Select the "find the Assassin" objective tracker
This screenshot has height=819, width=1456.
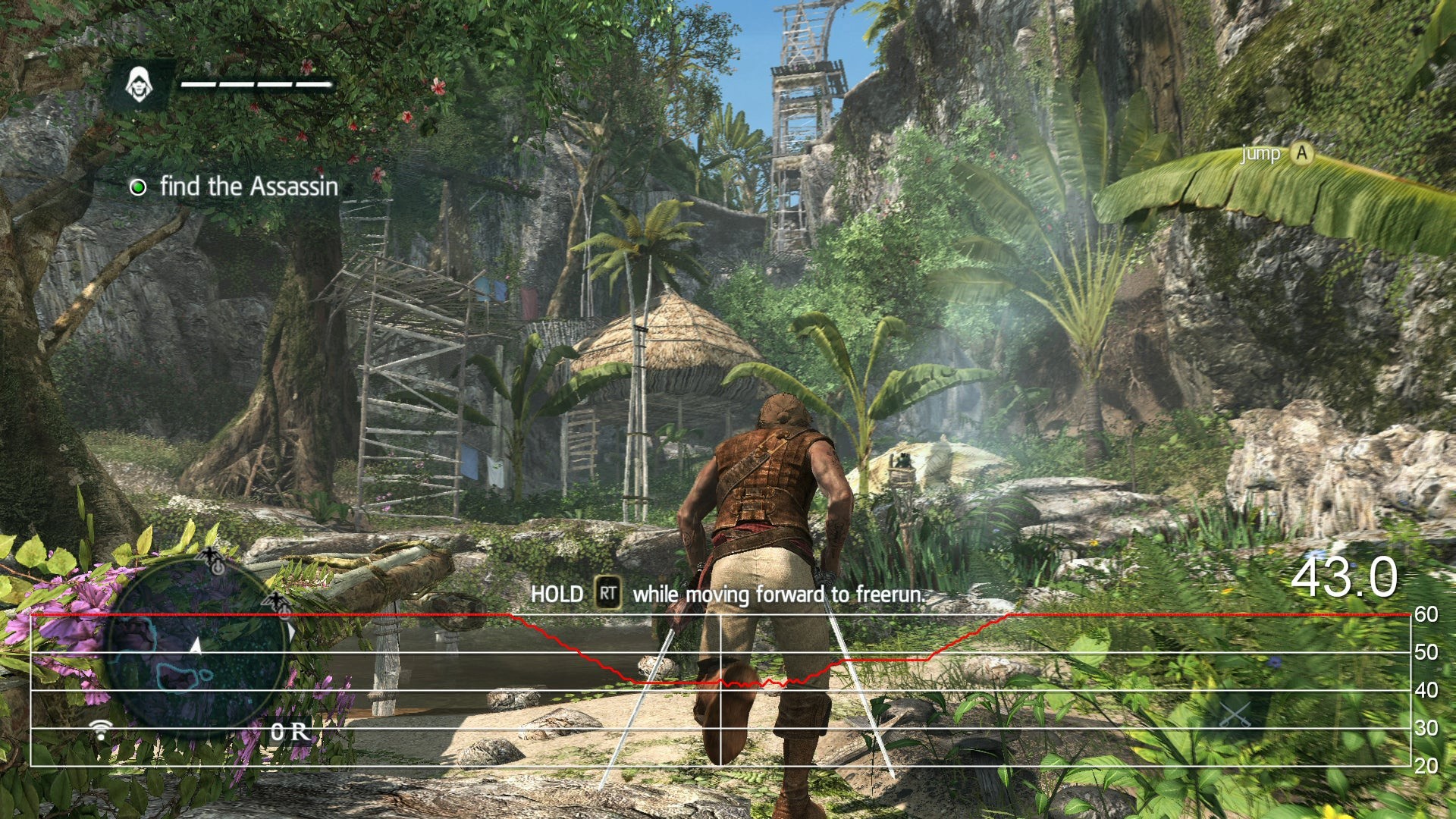point(235,187)
